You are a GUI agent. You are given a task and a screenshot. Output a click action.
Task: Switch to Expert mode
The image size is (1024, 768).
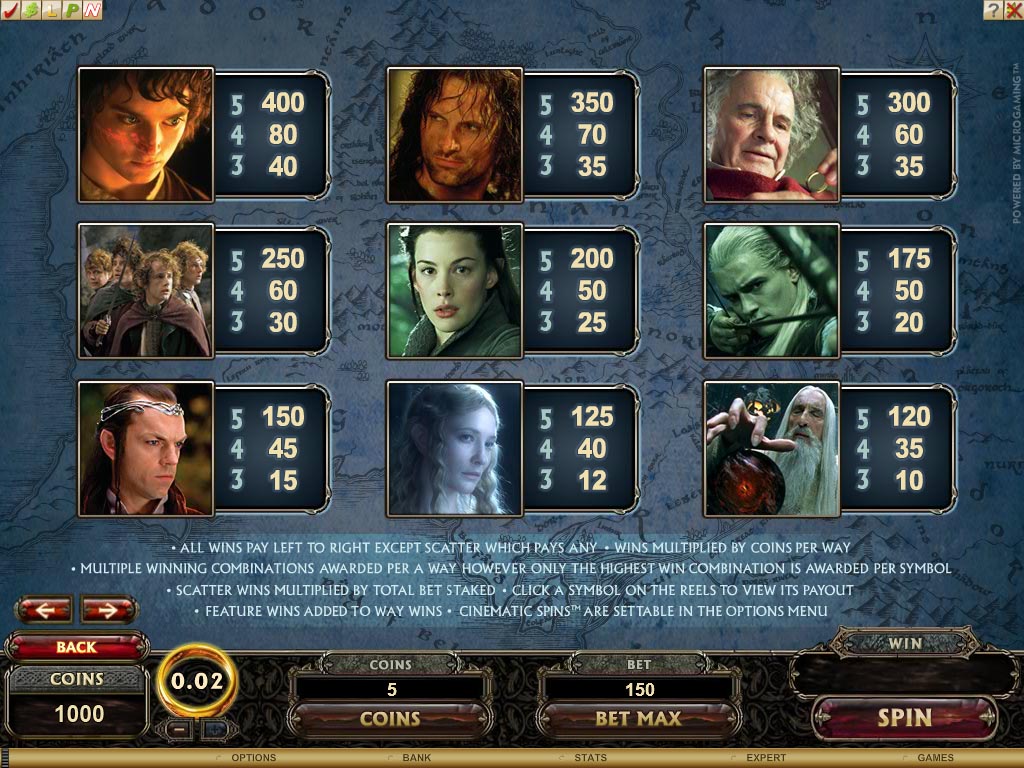766,758
